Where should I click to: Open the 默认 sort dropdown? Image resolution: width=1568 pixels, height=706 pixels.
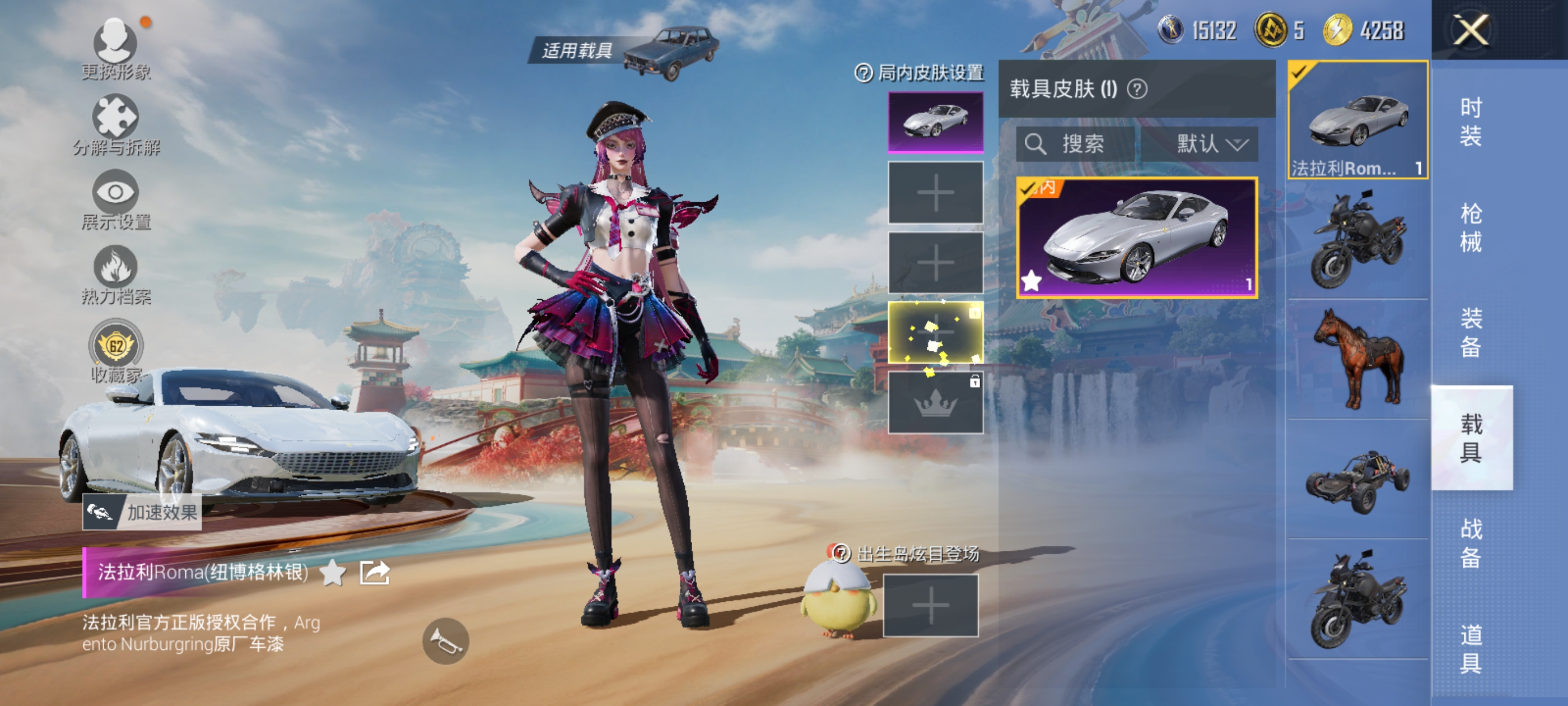pos(1210,145)
